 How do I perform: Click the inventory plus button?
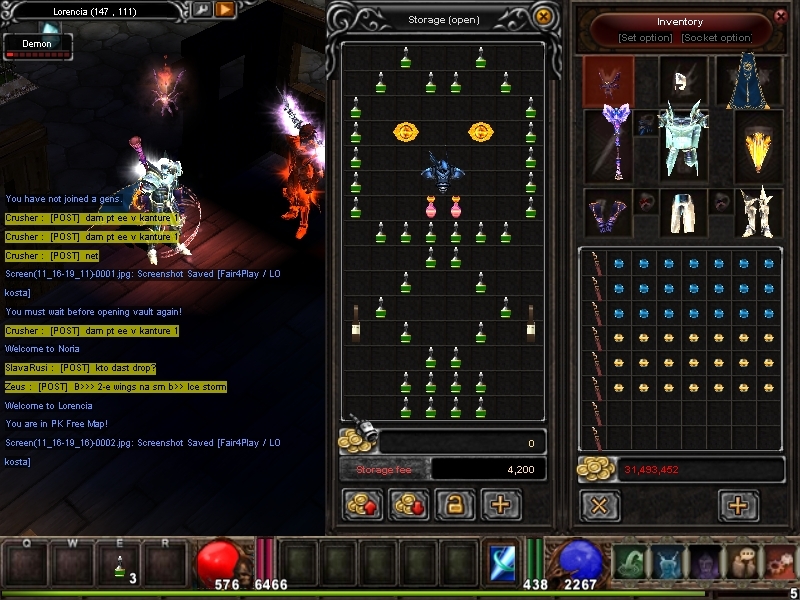[738, 505]
